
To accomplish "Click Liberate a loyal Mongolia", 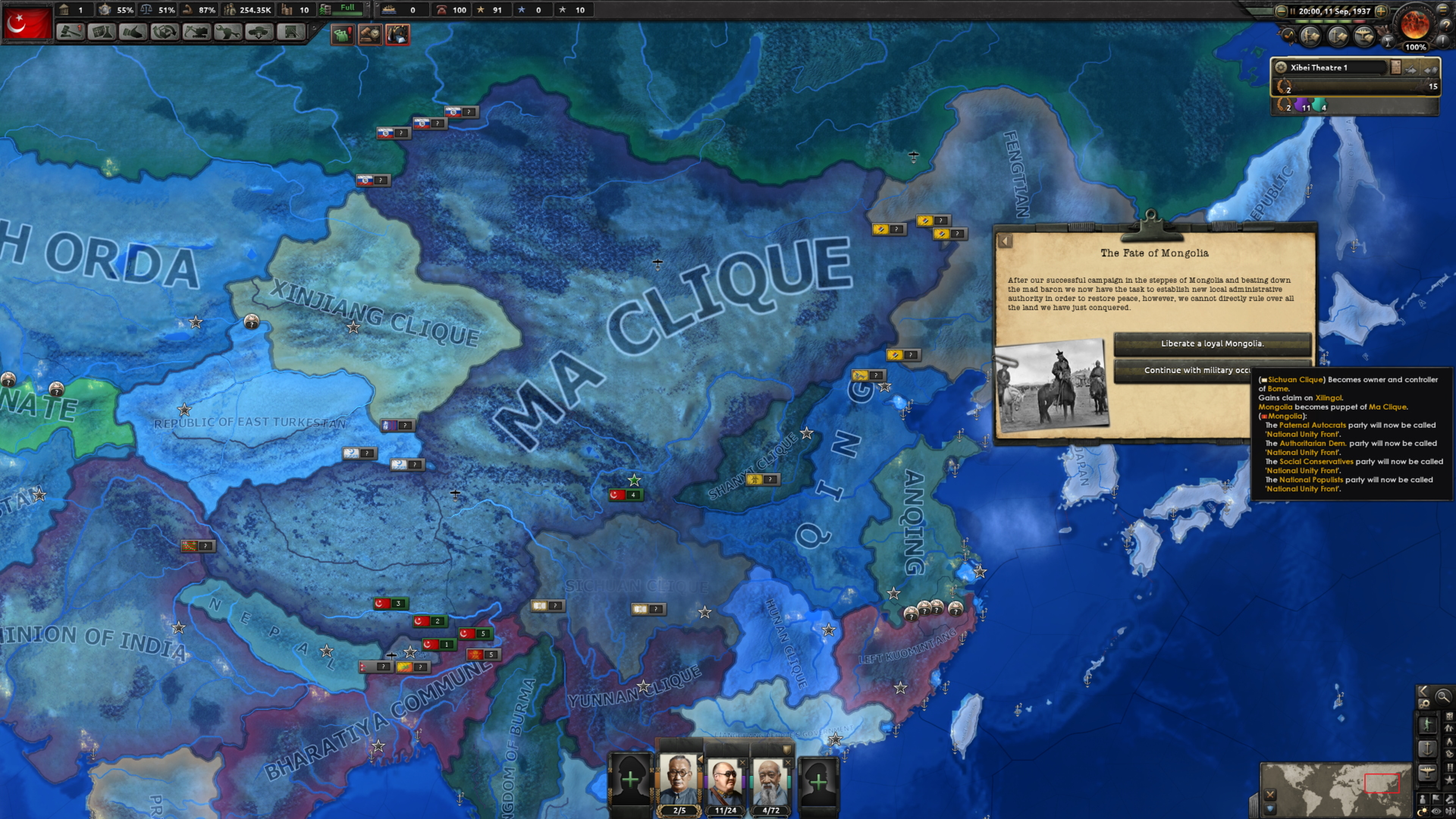I will (x=1211, y=344).
